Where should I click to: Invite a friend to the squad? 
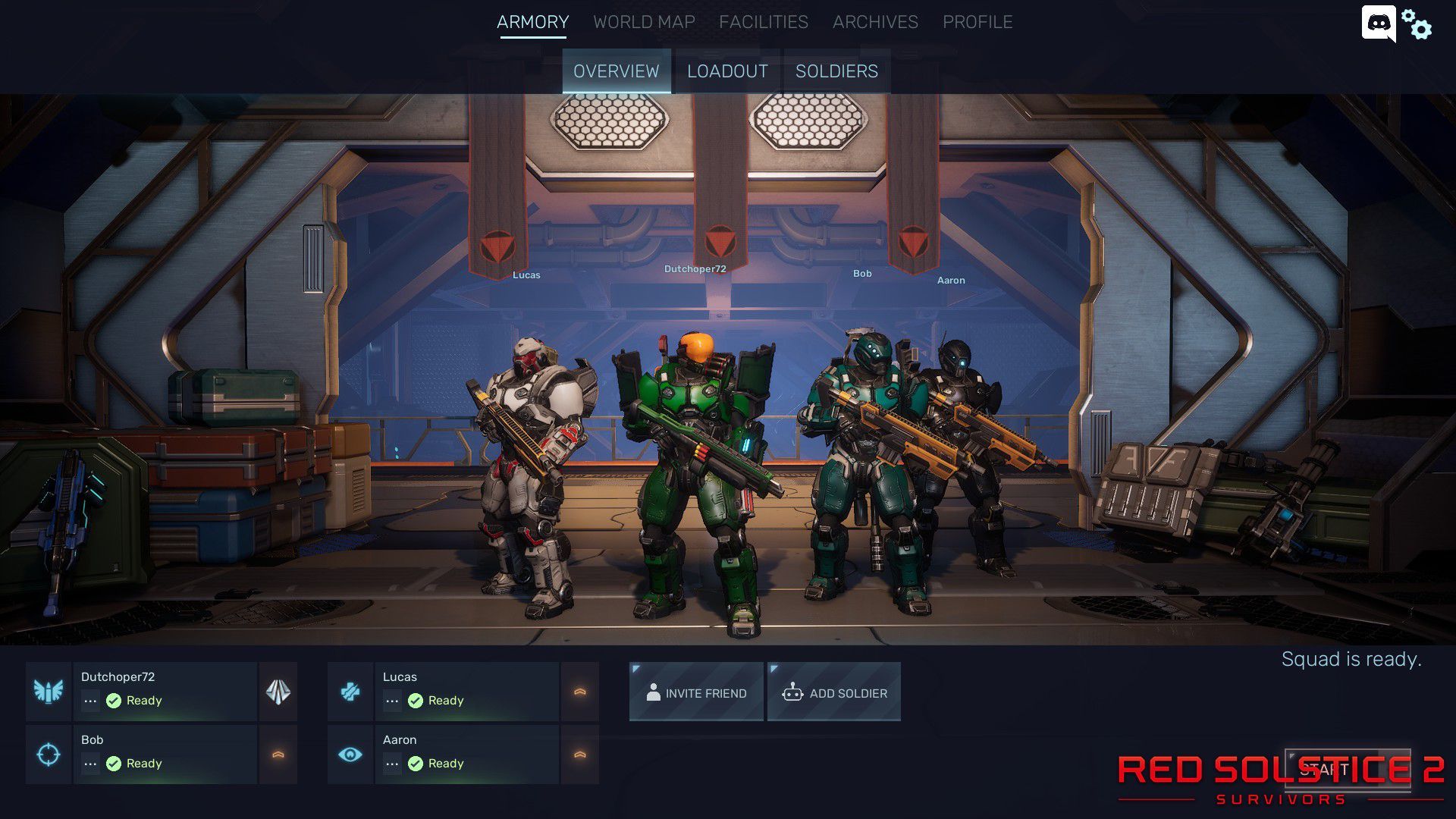click(696, 692)
